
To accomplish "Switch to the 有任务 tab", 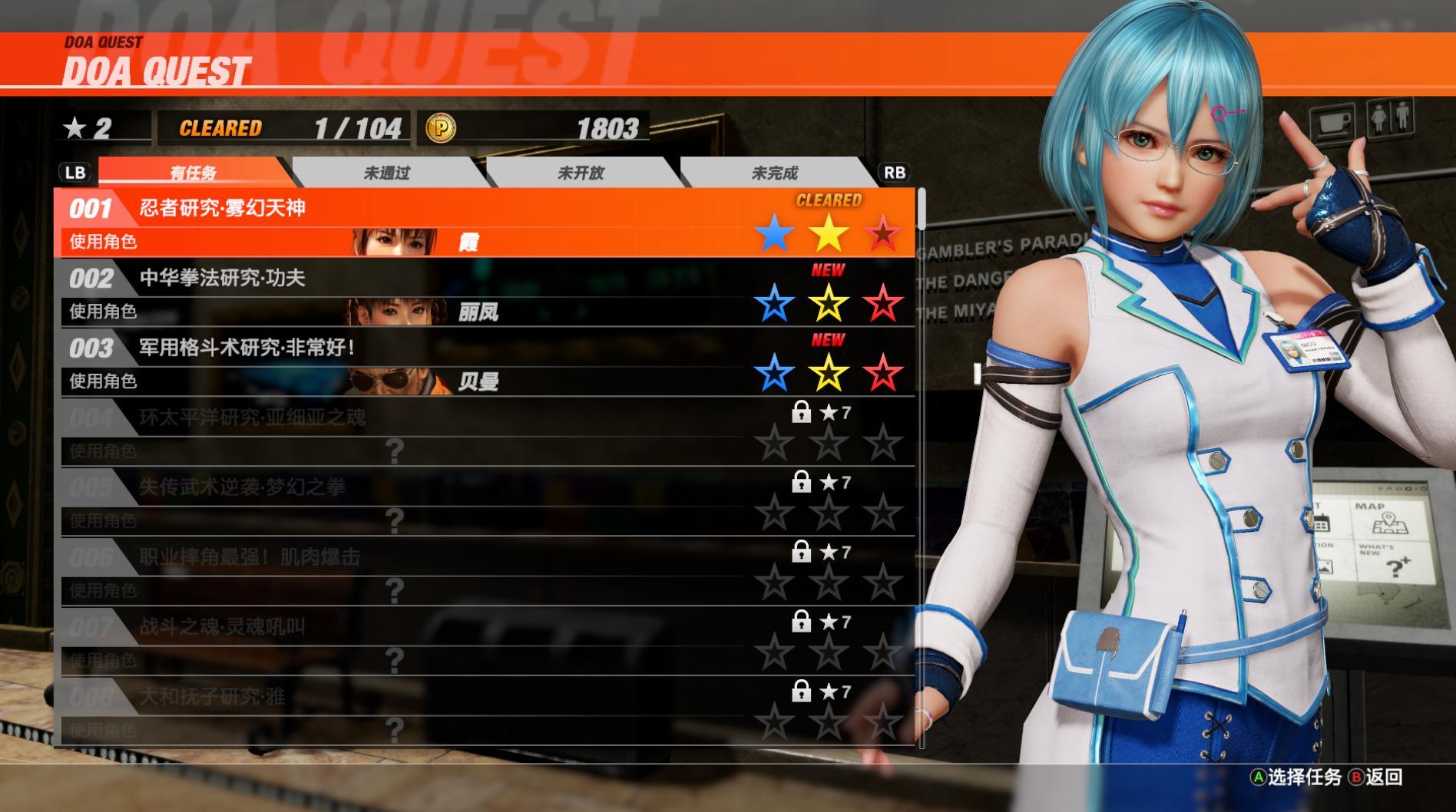I will [193, 173].
